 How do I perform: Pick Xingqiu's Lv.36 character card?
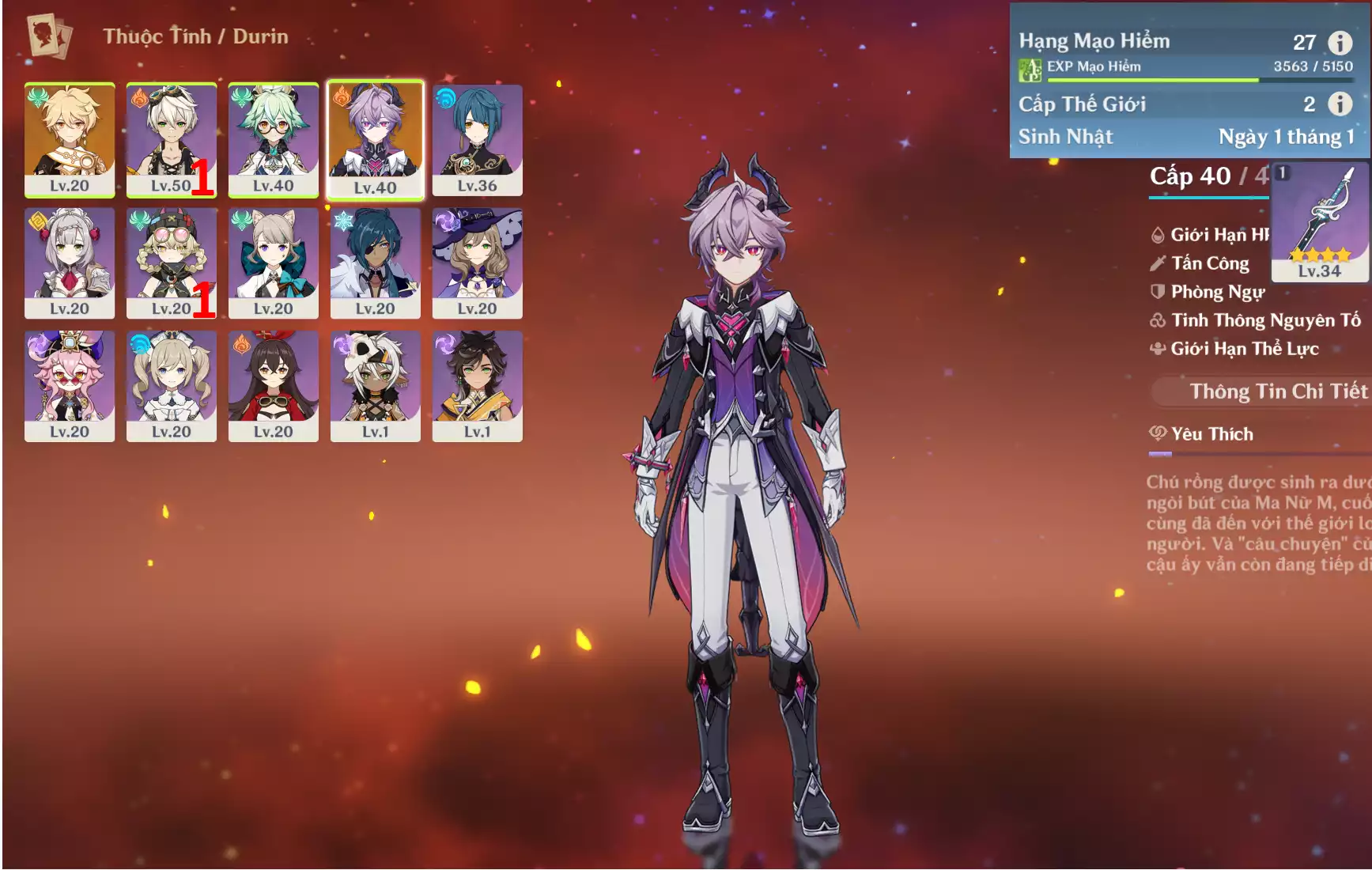[x=477, y=139]
